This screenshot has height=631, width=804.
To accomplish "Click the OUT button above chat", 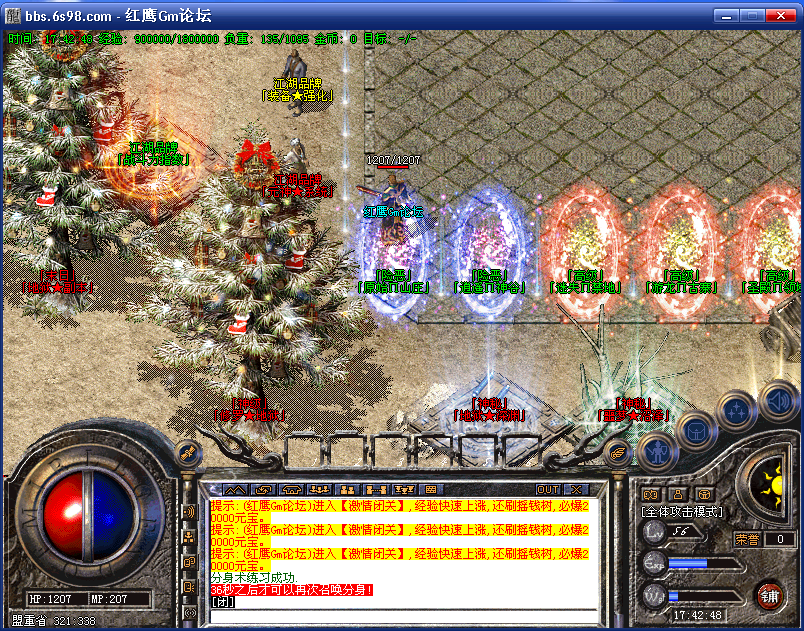I will [547, 489].
